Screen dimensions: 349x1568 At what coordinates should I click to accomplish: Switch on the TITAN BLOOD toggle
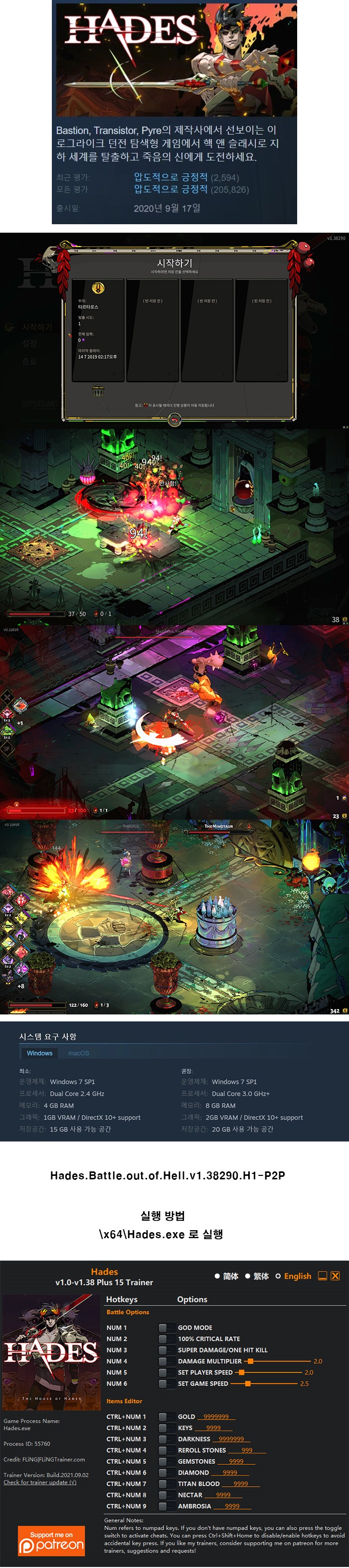point(163,1483)
